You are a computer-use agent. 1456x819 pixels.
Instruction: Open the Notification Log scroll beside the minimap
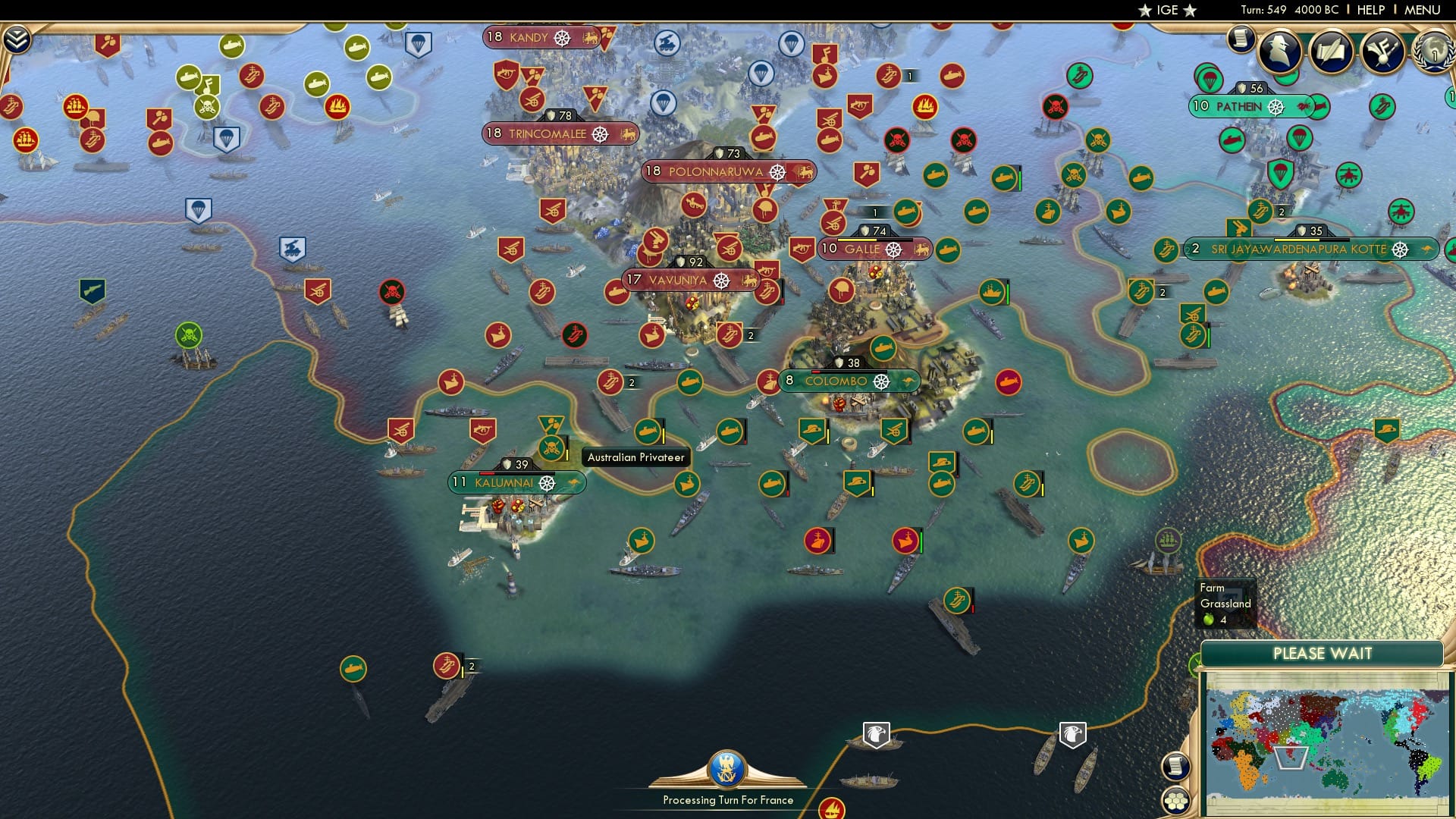pyautogui.click(x=1175, y=767)
